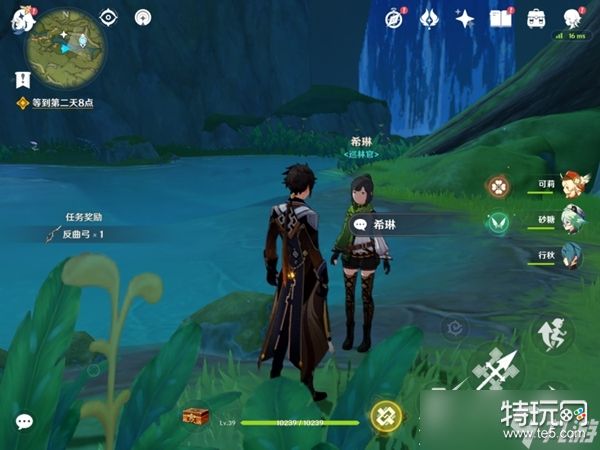Open the backpack inventory icon
This screenshot has height=450, width=600.
(x=537, y=18)
